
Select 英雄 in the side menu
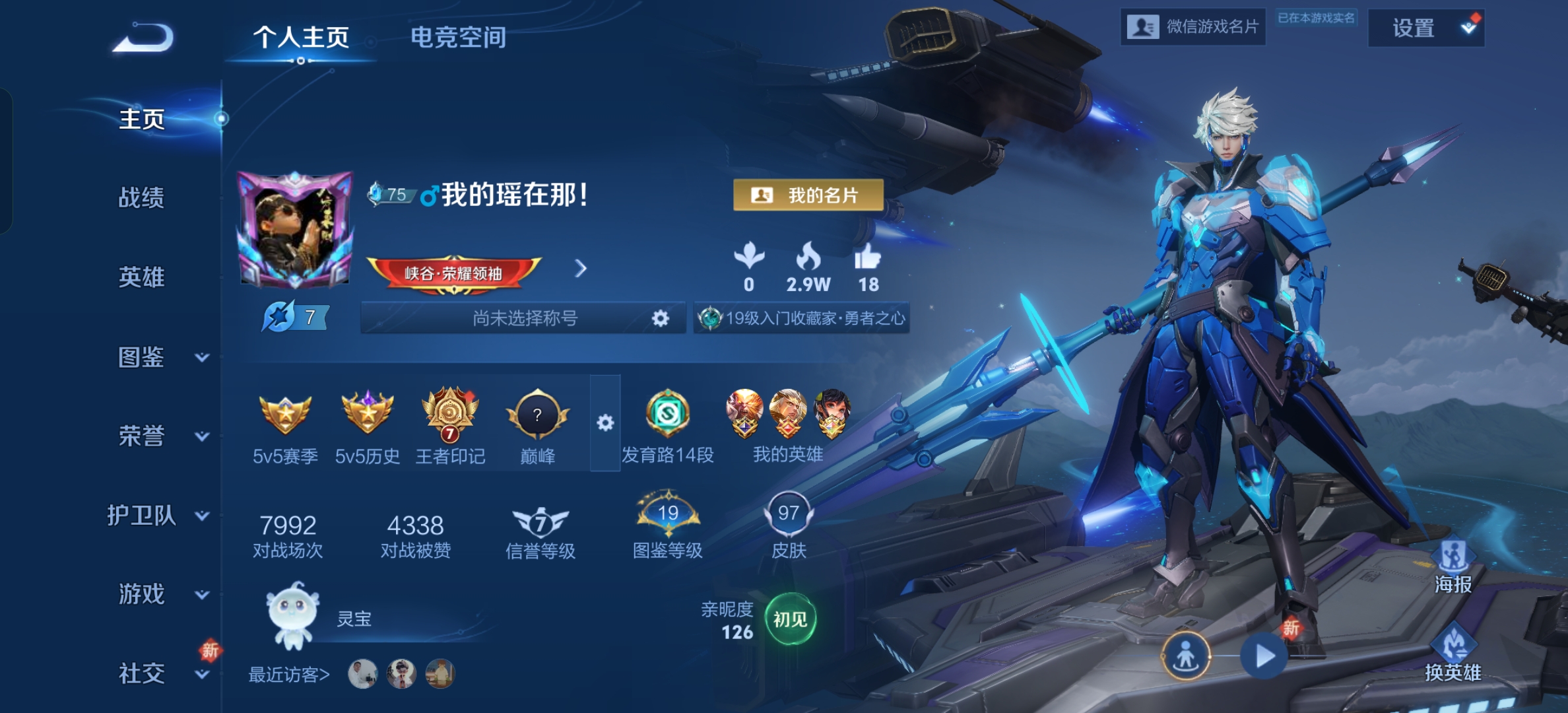[x=141, y=277]
